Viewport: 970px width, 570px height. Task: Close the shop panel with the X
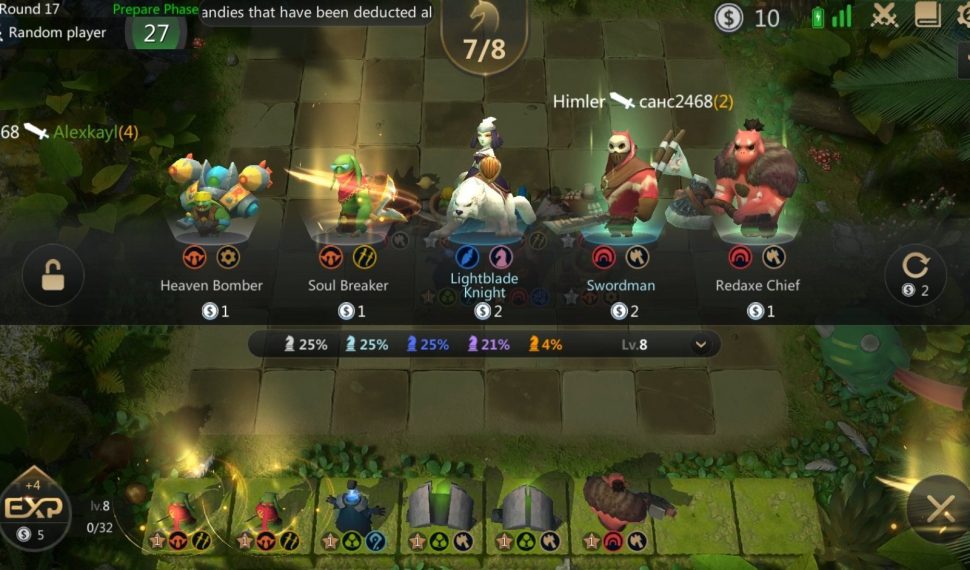coord(938,510)
